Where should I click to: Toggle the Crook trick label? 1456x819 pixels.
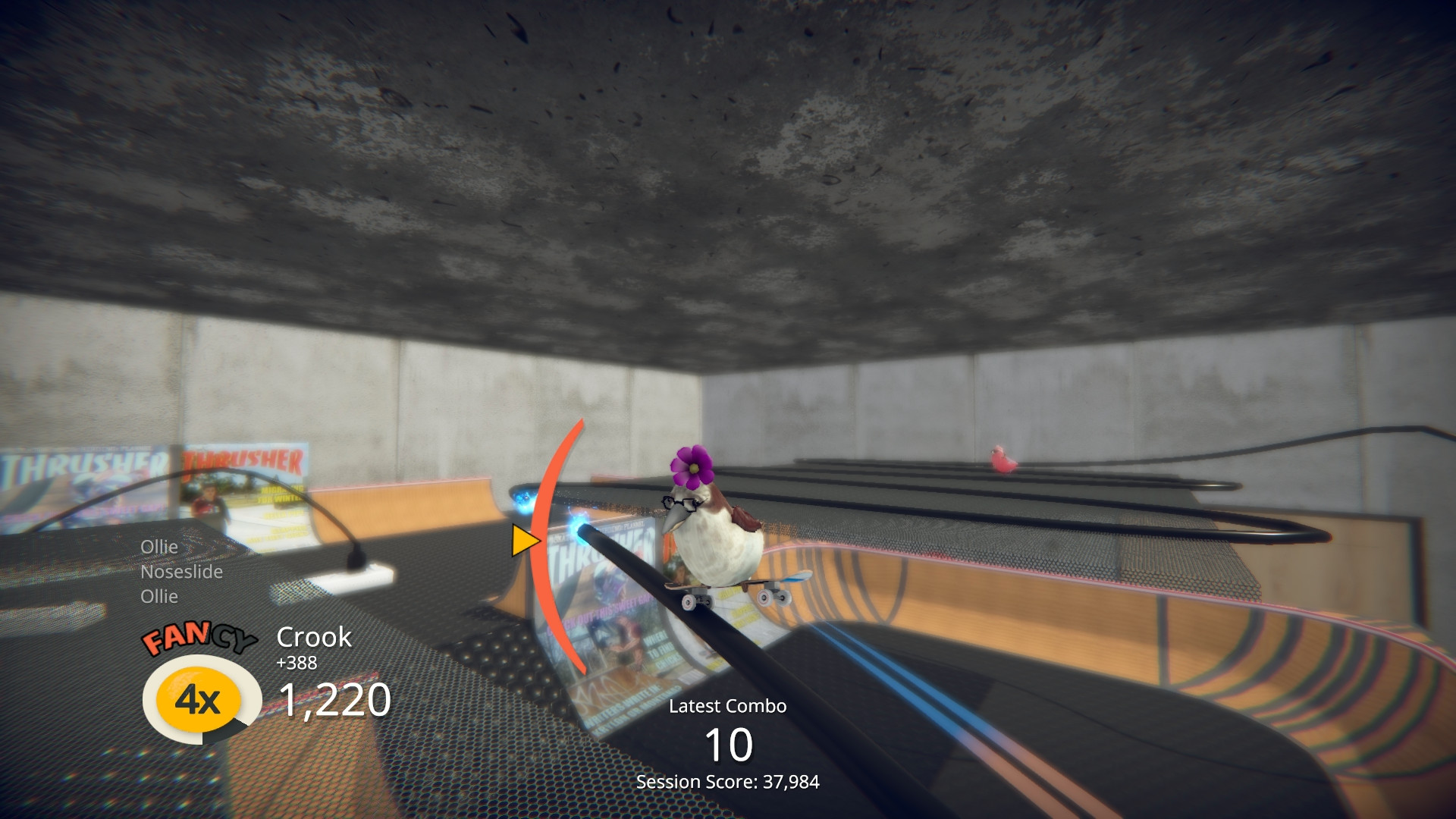(x=313, y=637)
